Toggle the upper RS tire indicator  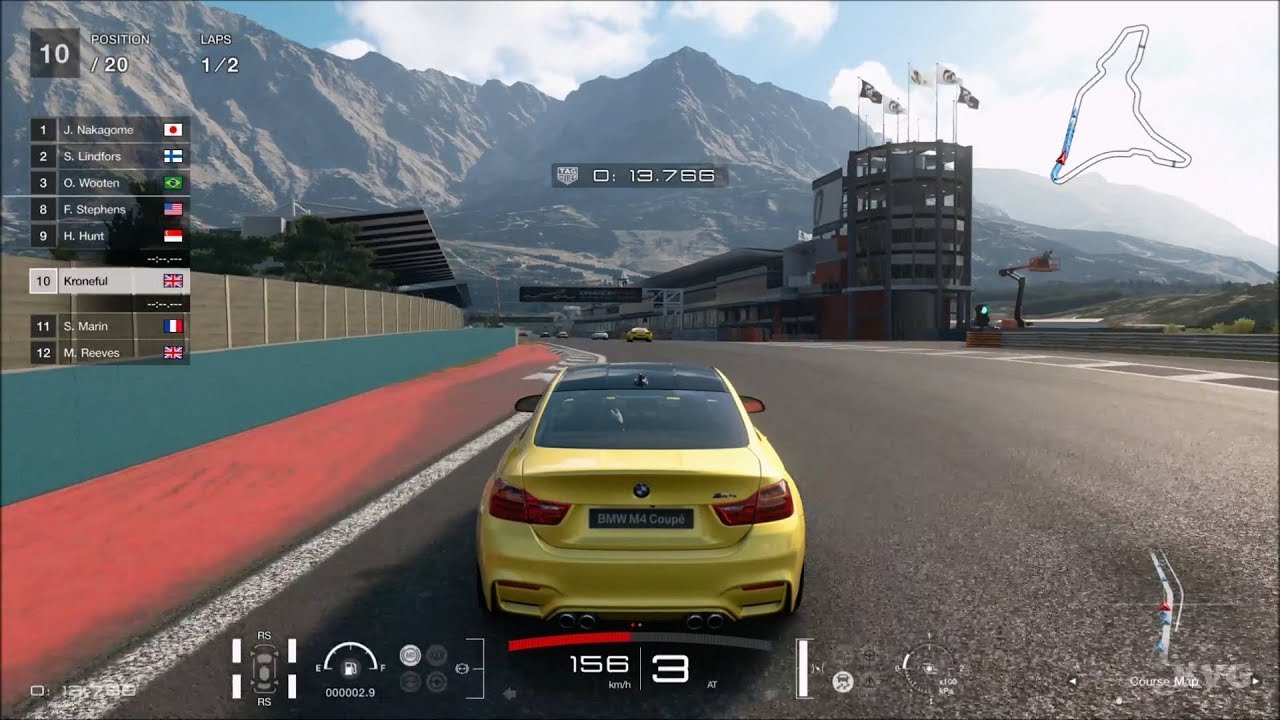coord(264,636)
